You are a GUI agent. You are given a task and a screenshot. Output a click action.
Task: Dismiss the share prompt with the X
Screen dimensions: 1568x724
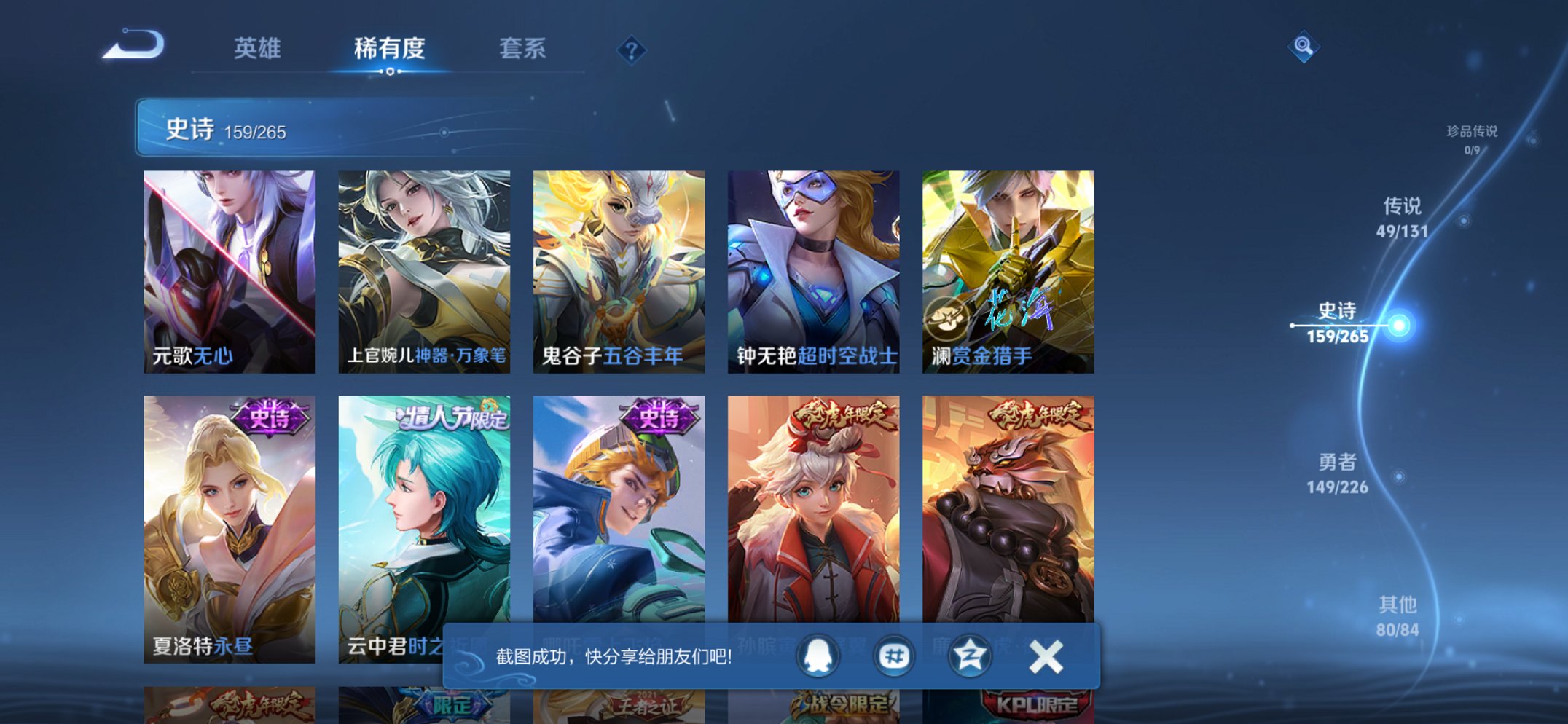coord(1045,655)
